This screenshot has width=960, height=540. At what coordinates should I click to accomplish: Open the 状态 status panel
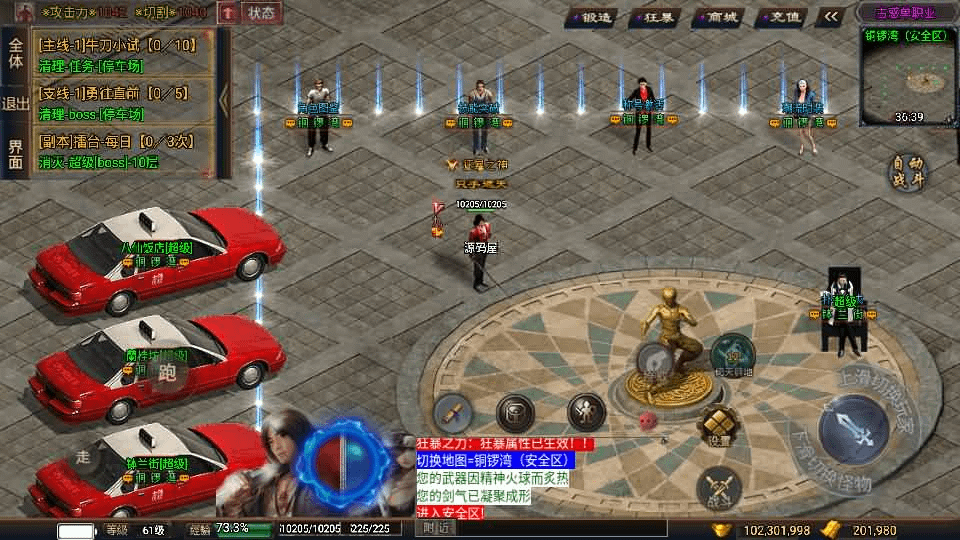(x=261, y=13)
